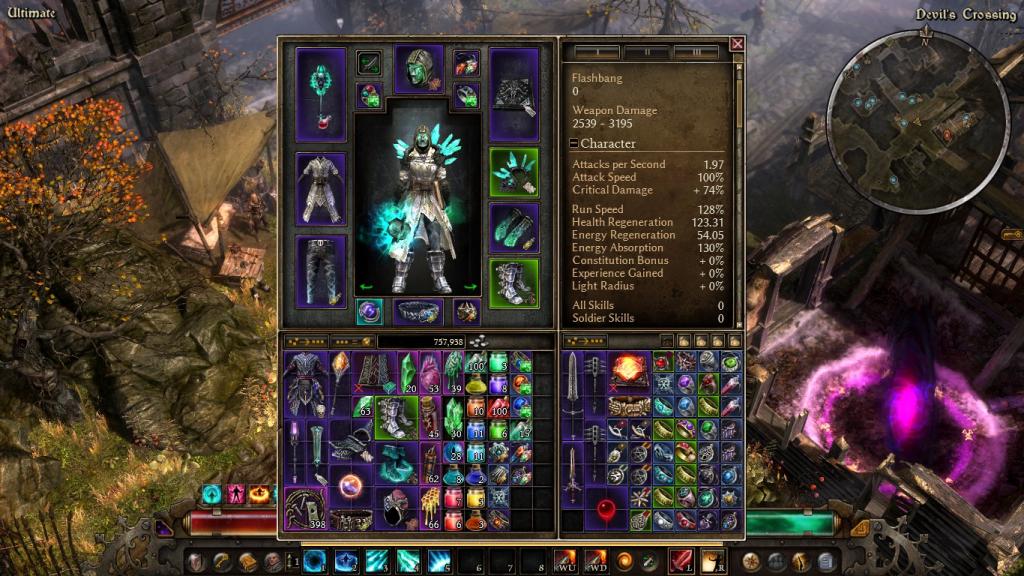Close the character window with the X

click(x=737, y=44)
